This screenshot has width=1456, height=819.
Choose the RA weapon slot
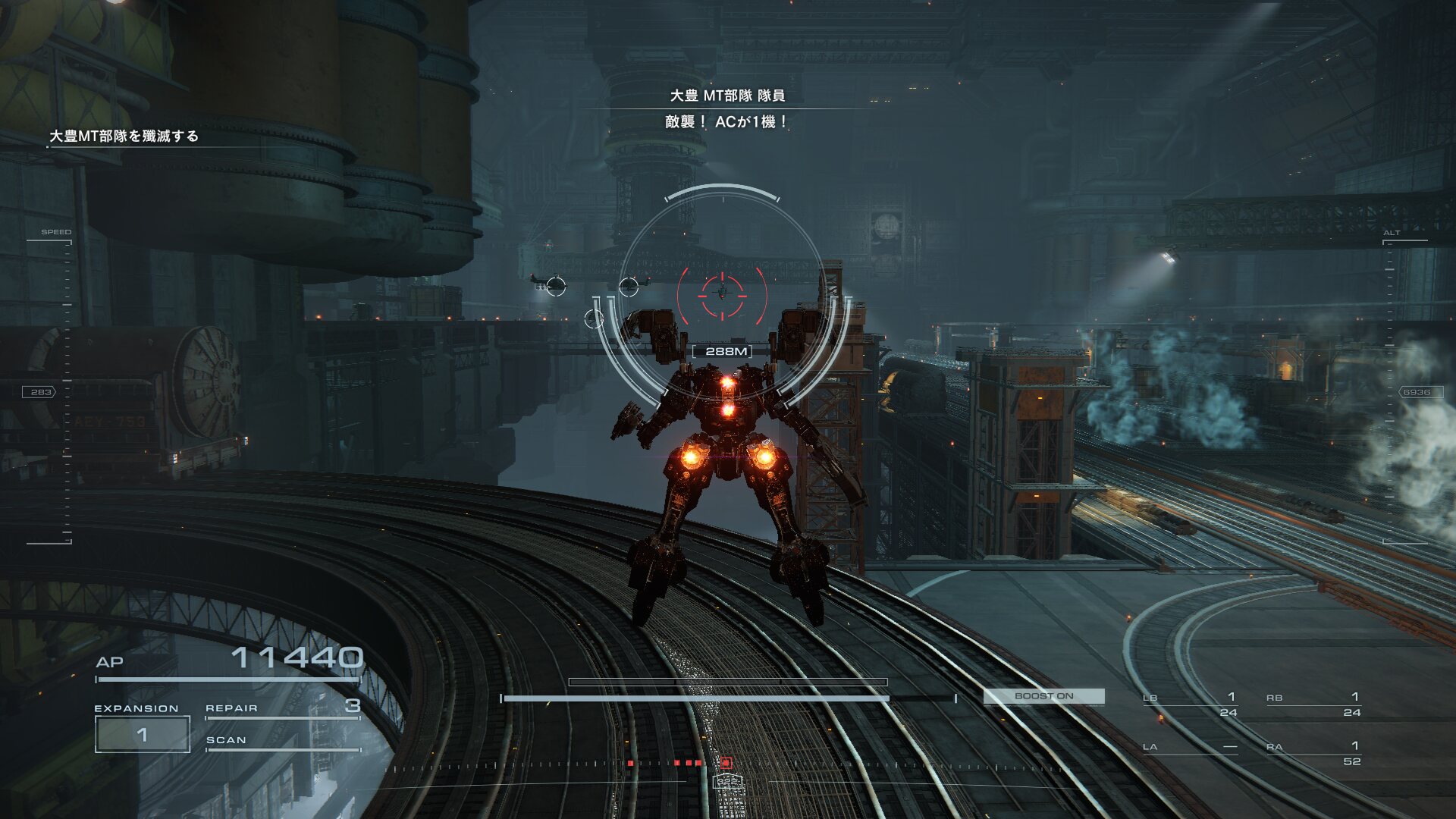tap(1313, 754)
